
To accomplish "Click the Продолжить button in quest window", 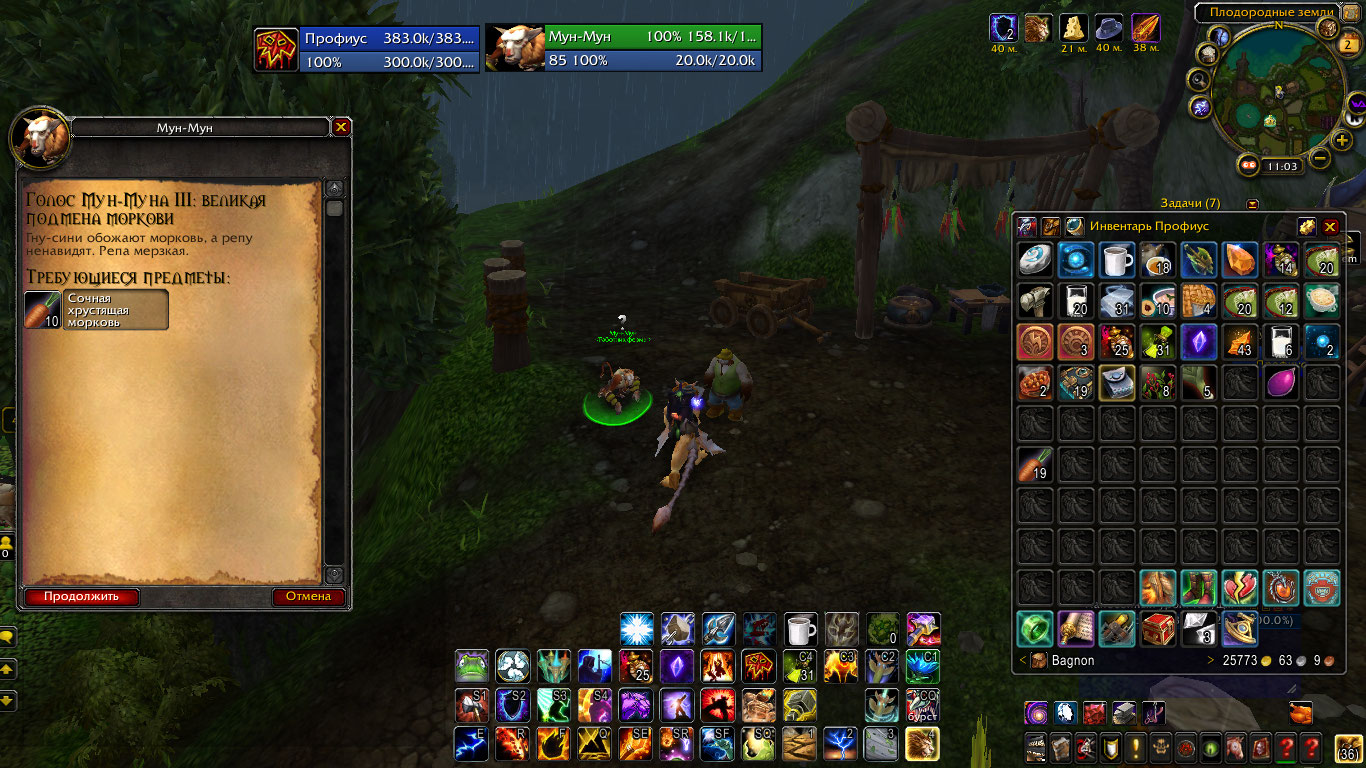I will click(81, 597).
